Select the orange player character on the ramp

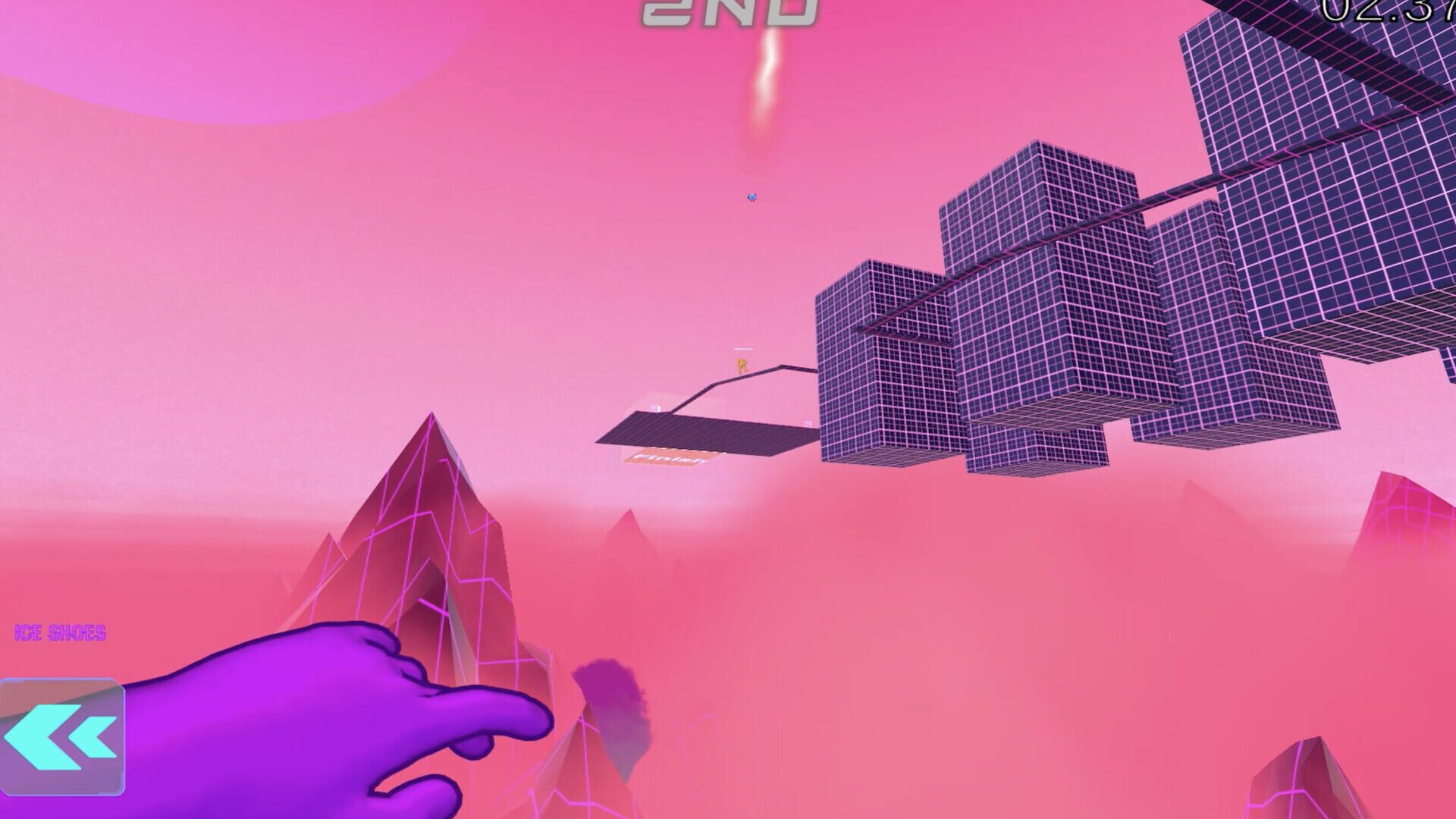click(x=741, y=366)
